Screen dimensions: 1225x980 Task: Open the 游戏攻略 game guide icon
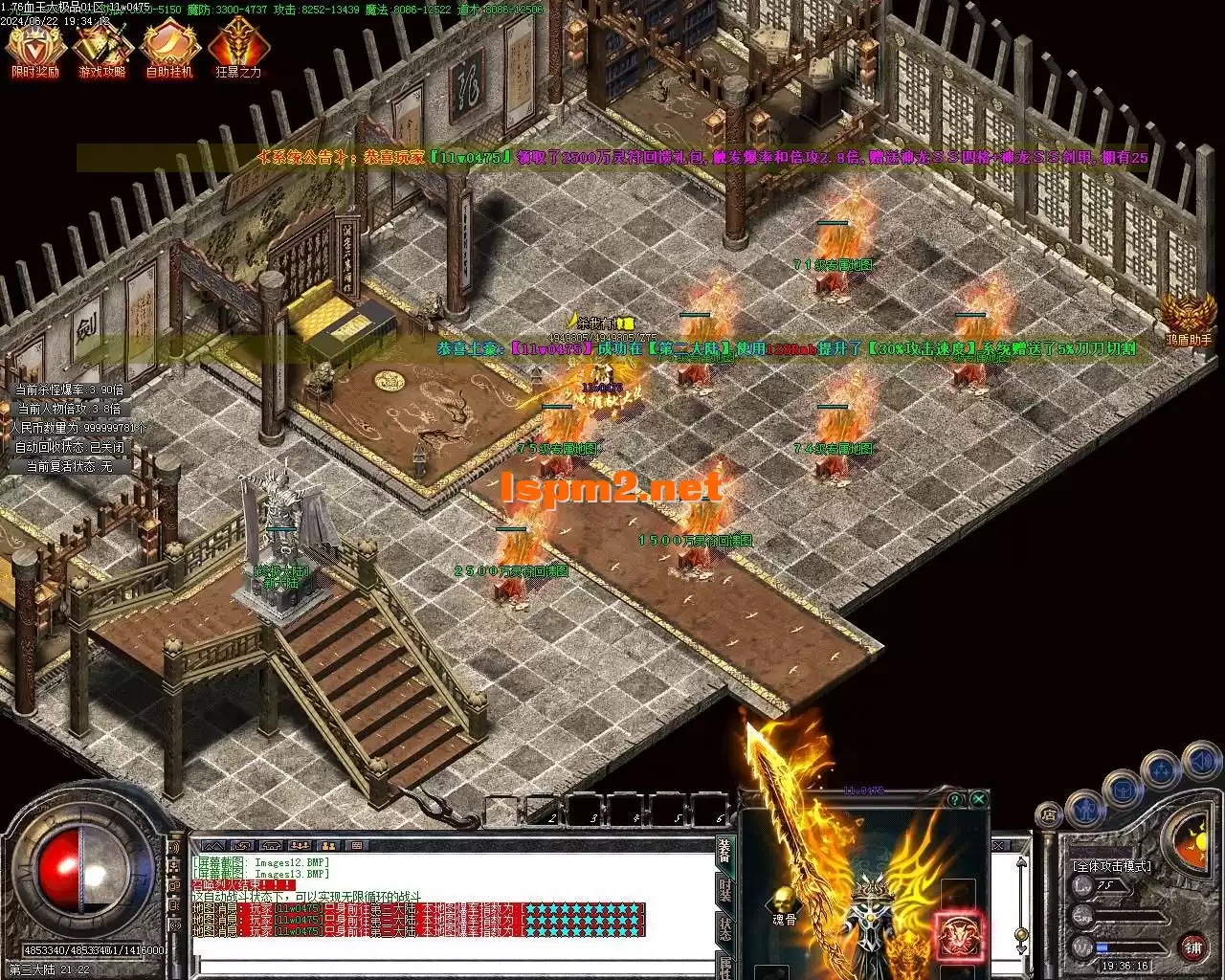101,49
